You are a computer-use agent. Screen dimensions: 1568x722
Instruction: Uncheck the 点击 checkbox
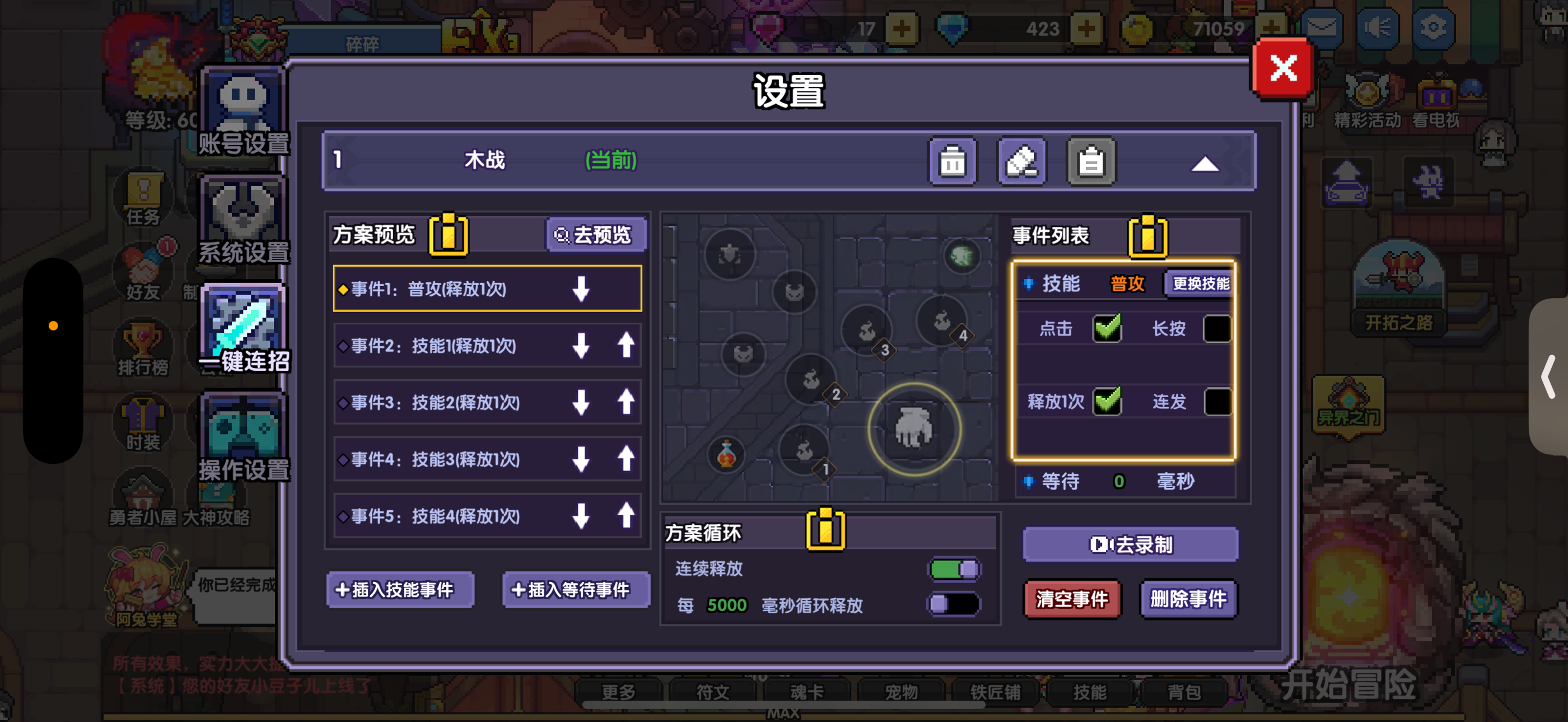pos(1107,328)
